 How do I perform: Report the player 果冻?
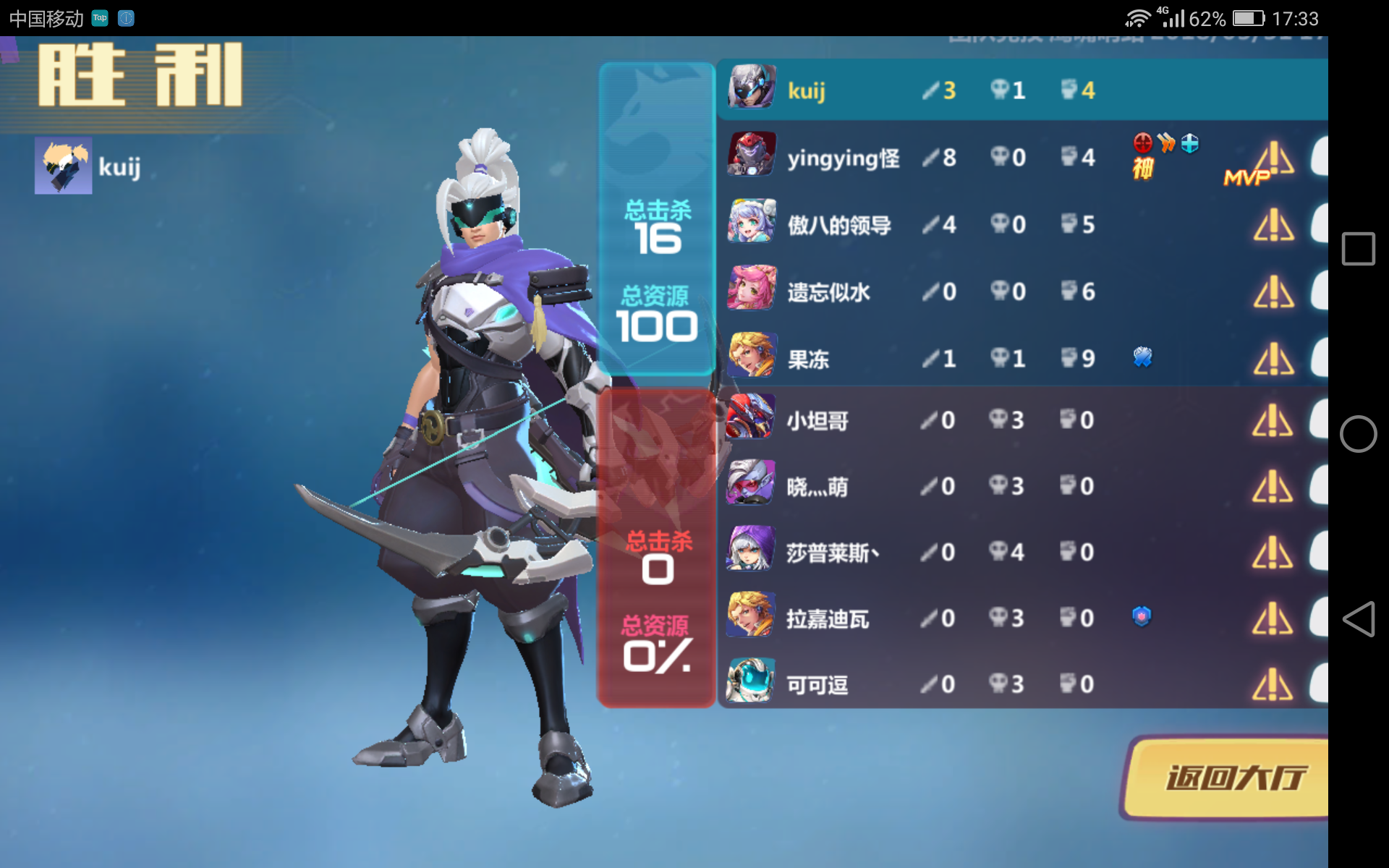point(1273,358)
